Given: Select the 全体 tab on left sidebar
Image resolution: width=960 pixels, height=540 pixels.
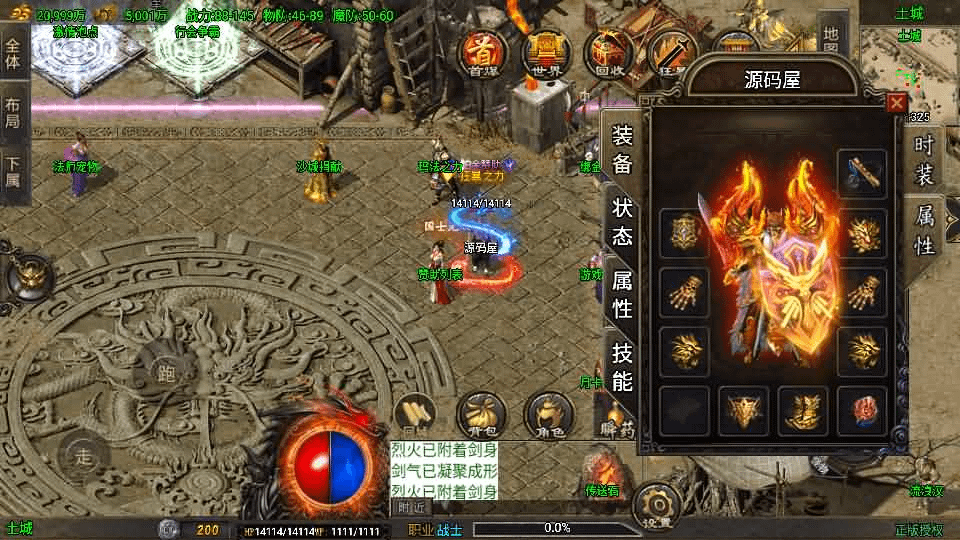Looking at the screenshot, I should [x=12, y=49].
